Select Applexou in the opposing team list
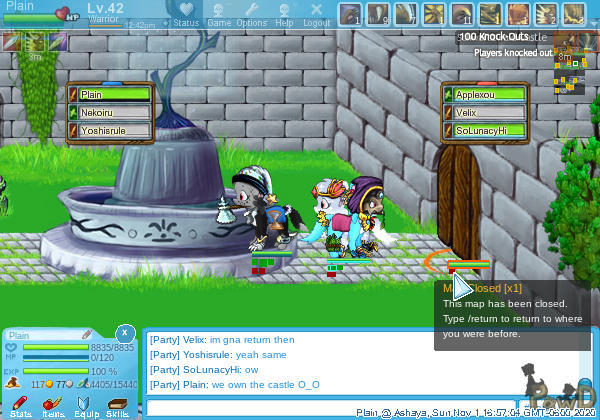This screenshot has width=600, height=420. tap(489, 94)
